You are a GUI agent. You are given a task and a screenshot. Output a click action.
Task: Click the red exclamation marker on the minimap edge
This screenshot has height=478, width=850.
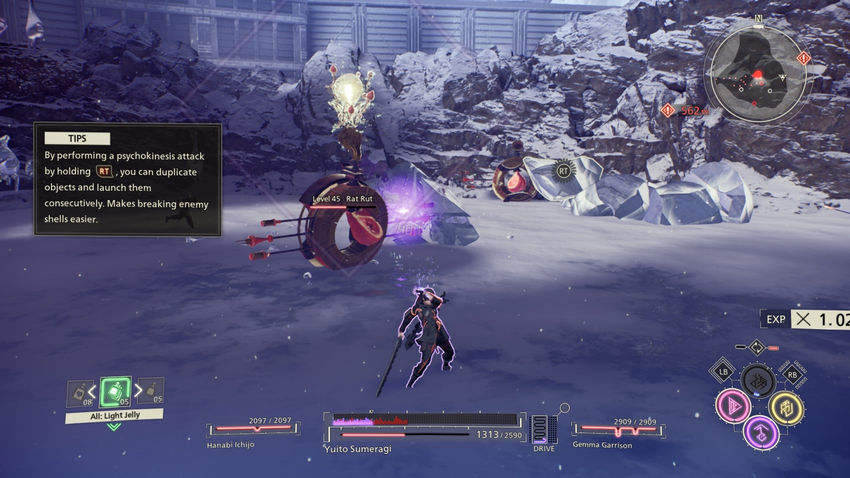pos(802,59)
